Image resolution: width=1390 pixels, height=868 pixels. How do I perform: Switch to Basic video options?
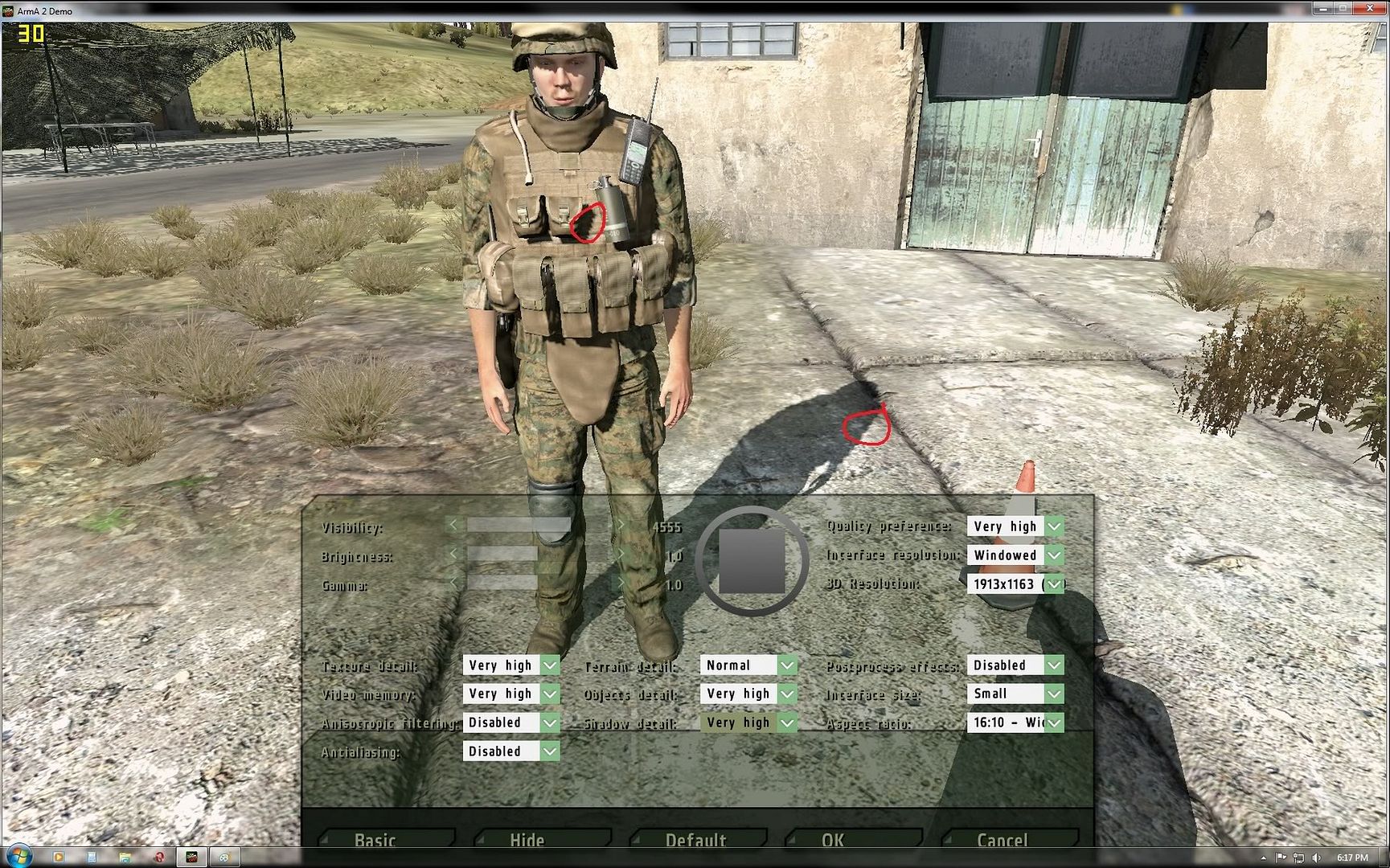tap(375, 840)
